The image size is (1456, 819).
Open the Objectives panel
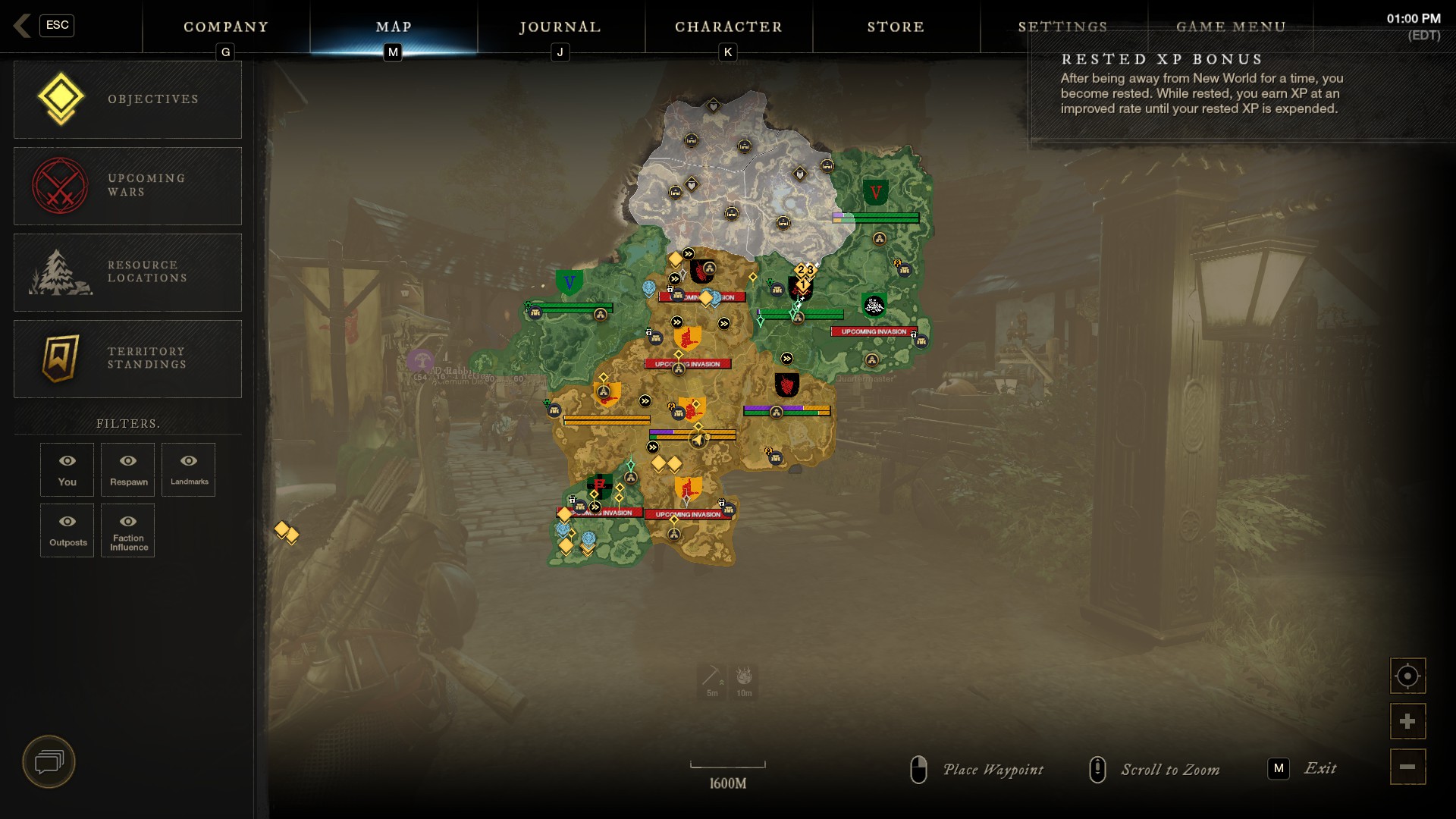click(127, 99)
